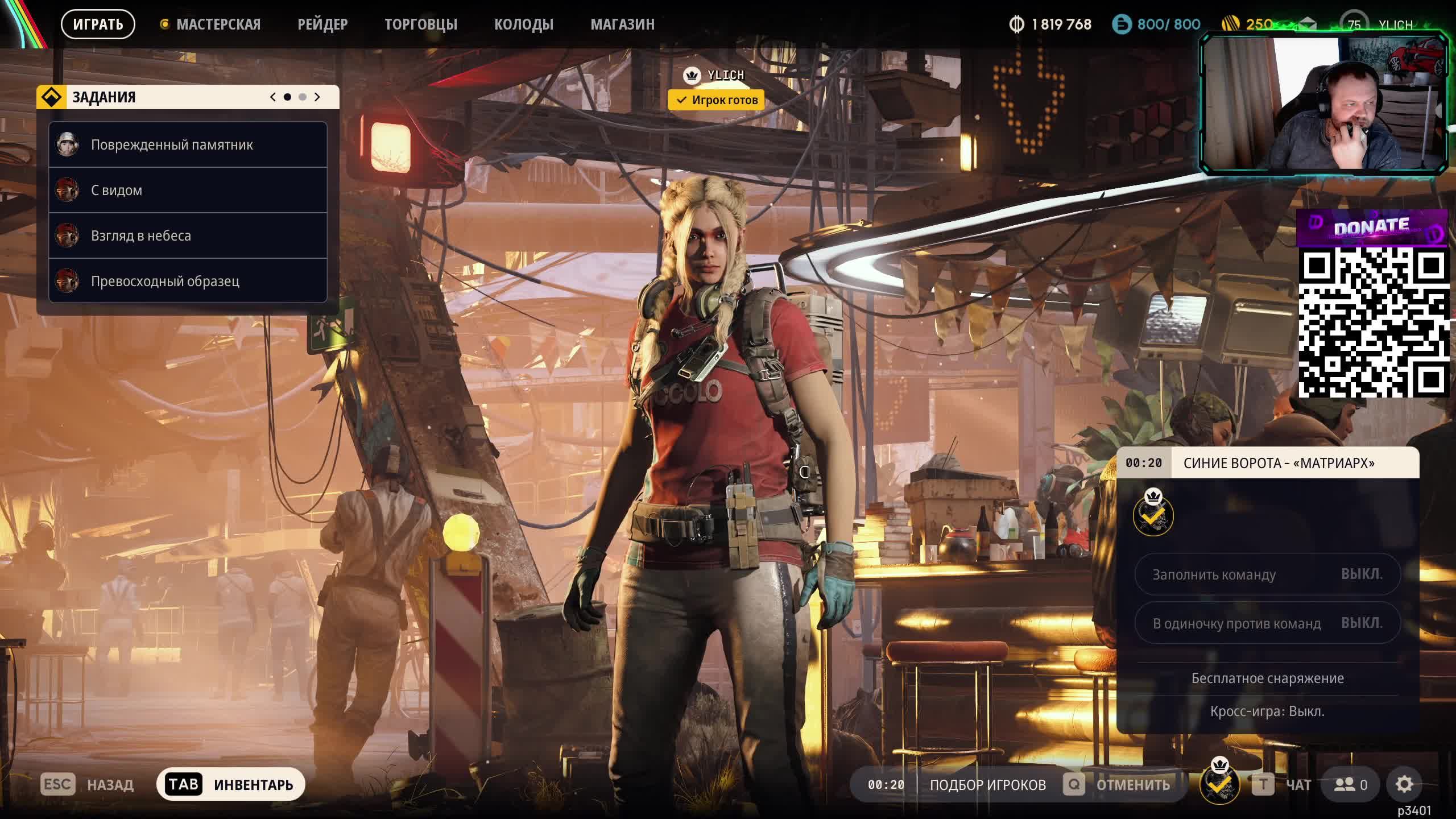
Task: Choose the quest Превосходный образец
Action: (x=188, y=281)
